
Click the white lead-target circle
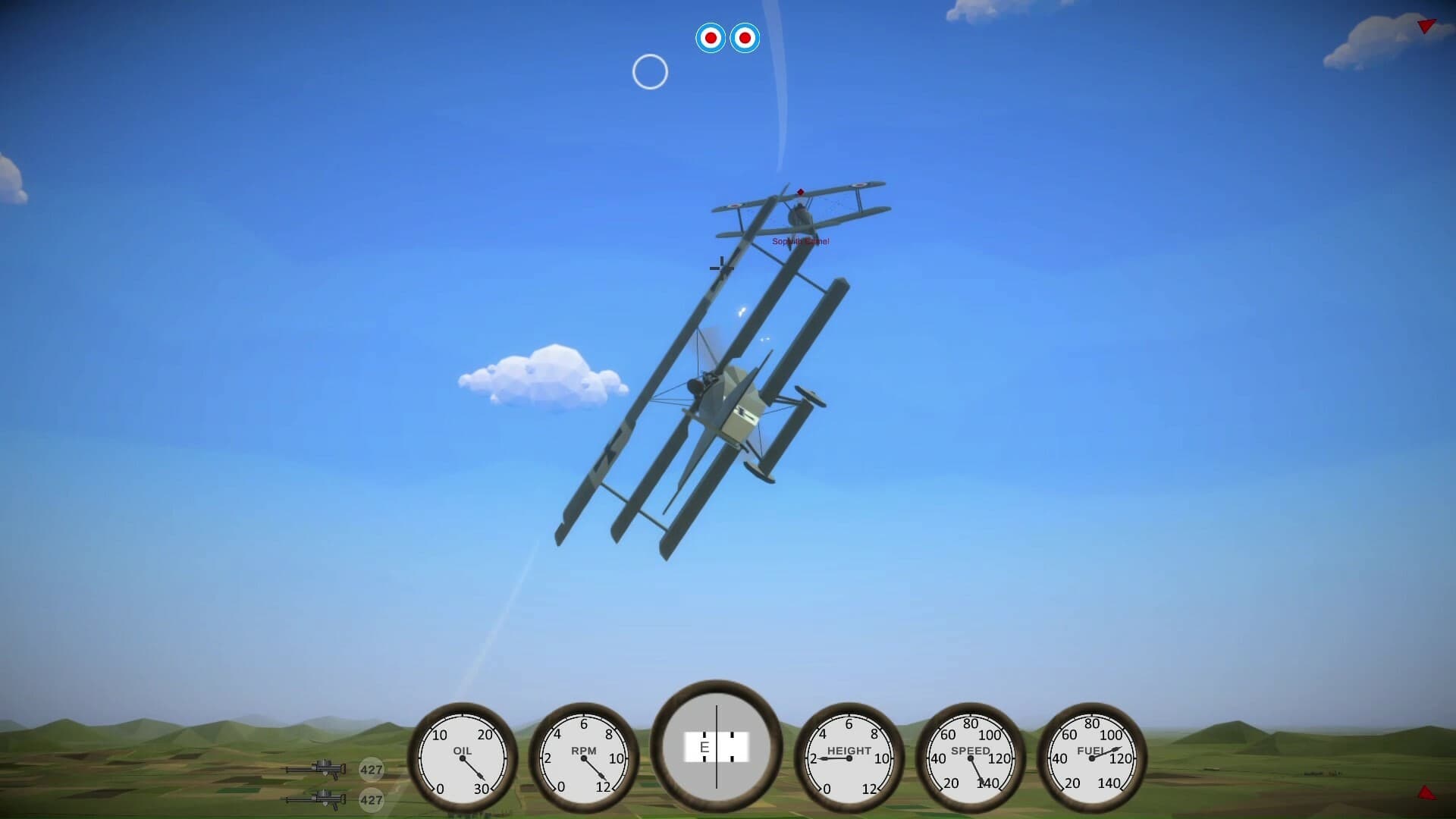tap(651, 72)
